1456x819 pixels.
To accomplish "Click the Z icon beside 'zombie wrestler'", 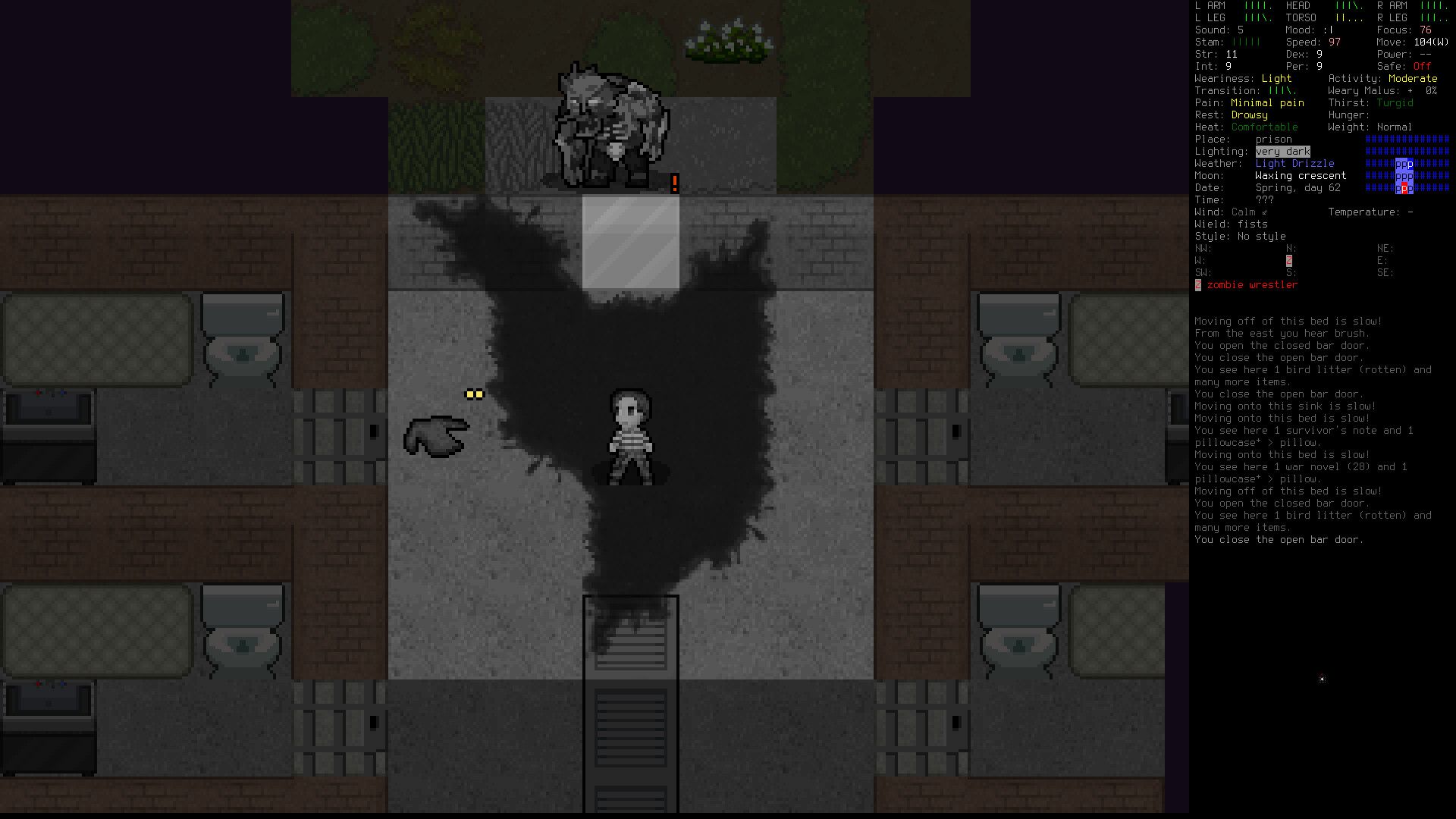I will pos(1199,284).
